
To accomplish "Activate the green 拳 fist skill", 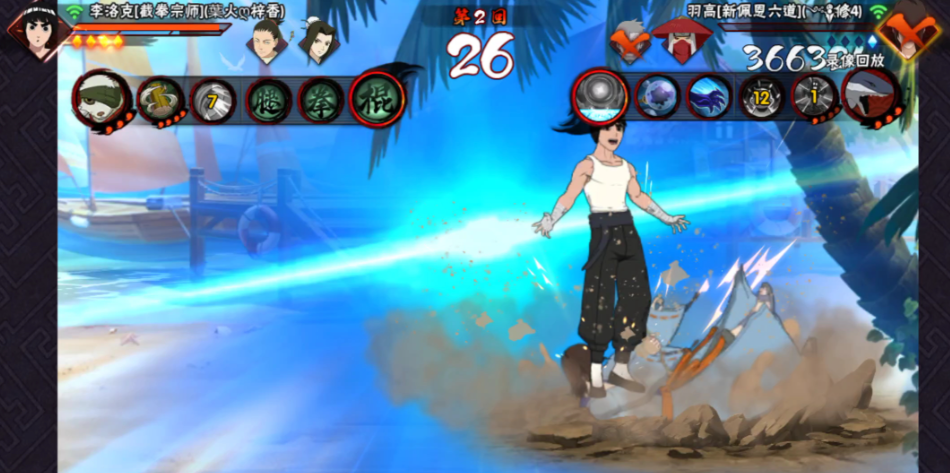I will pyautogui.click(x=322, y=100).
